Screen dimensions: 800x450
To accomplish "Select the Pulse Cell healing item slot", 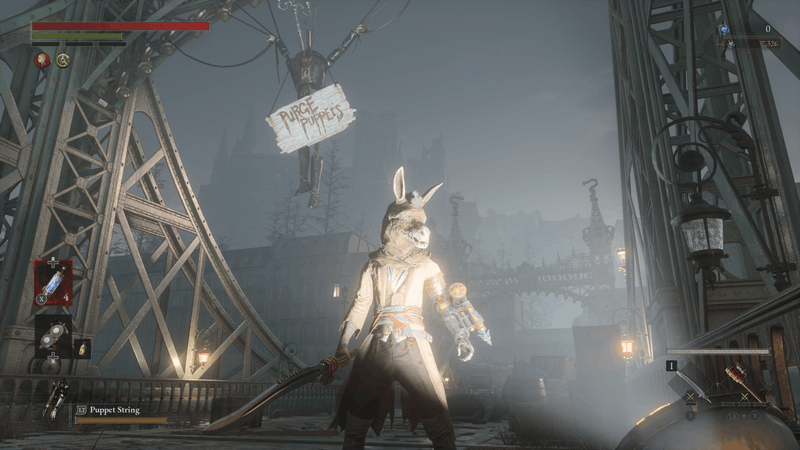I will coord(52,282).
